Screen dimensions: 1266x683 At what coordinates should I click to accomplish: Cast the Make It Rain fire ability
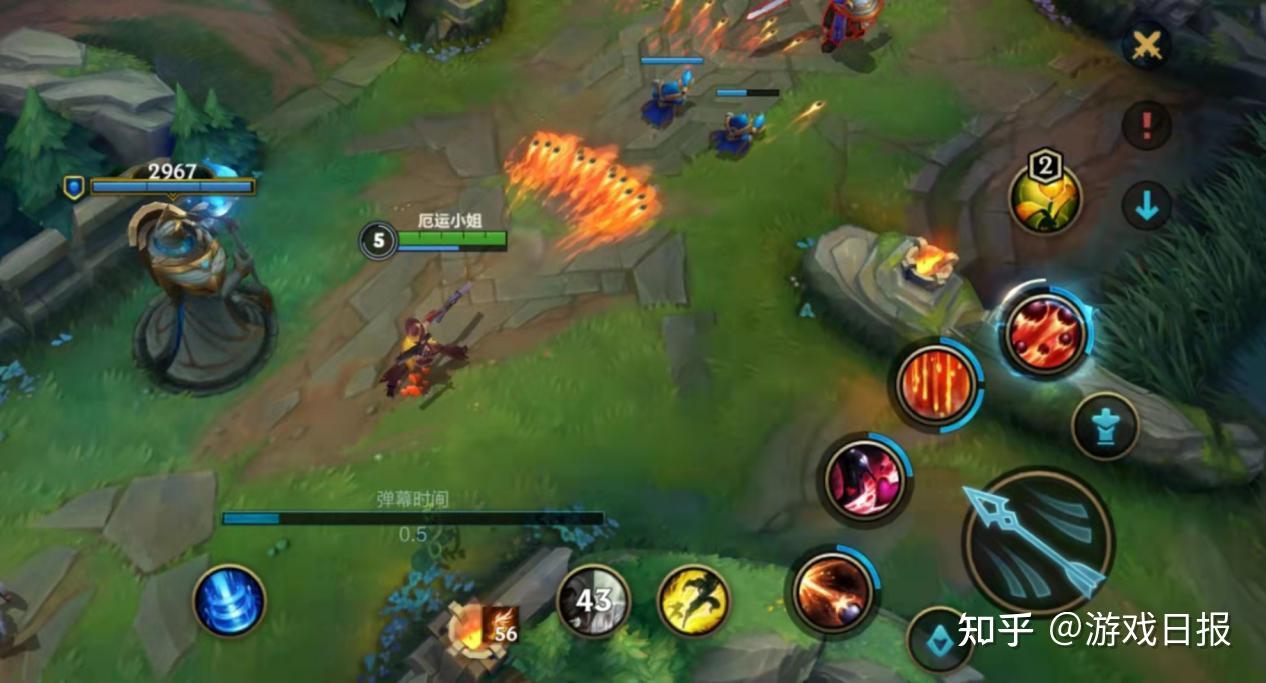(935, 383)
